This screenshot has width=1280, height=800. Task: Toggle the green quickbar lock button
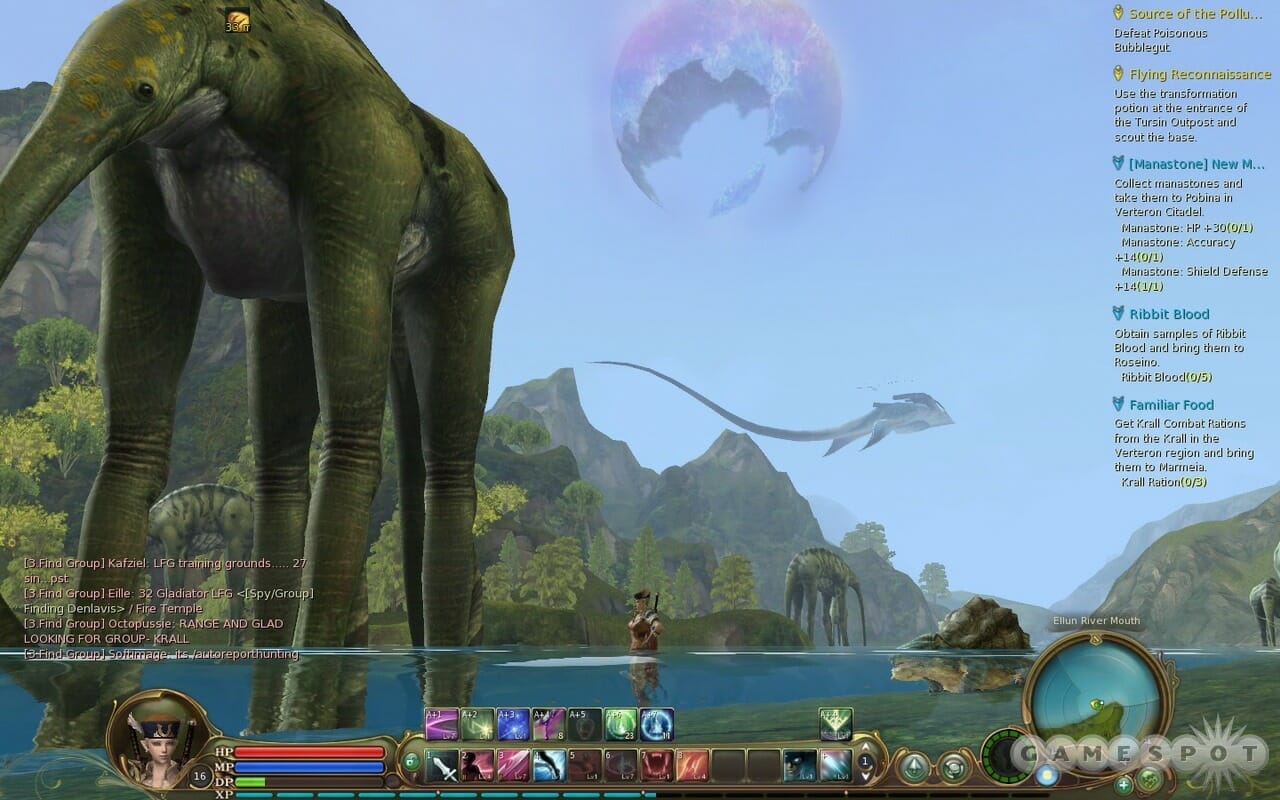[x=411, y=762]
